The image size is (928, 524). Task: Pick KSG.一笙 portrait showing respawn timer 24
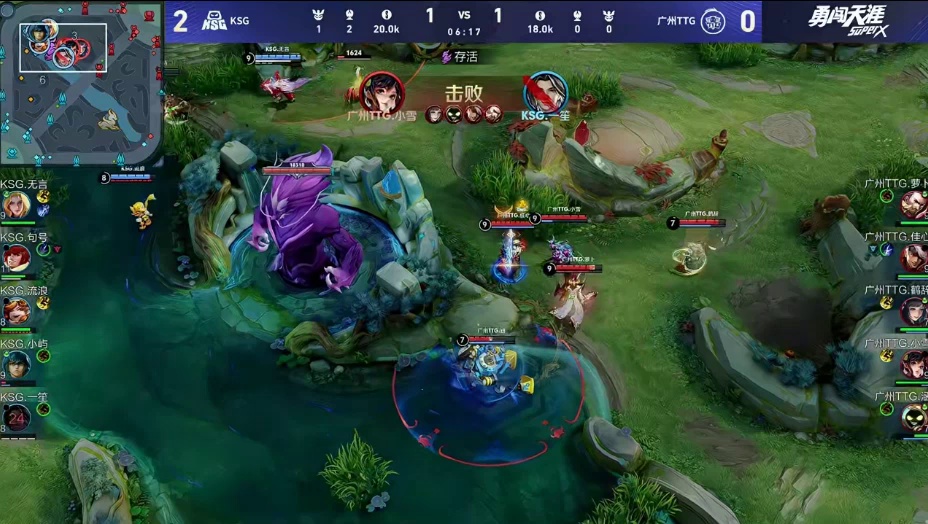[15, 418]
